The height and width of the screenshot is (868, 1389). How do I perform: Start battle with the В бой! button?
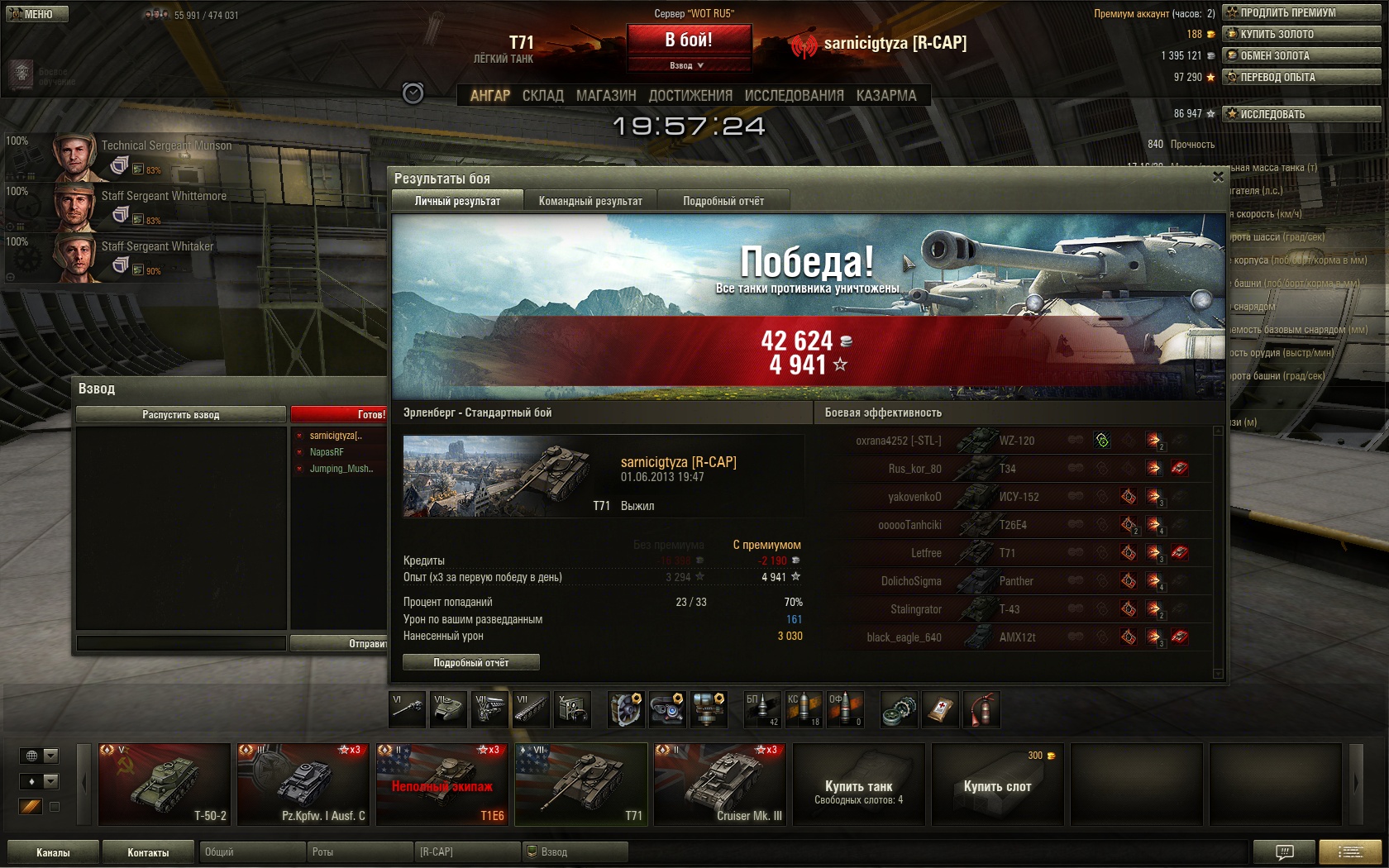tap(689, 40)
